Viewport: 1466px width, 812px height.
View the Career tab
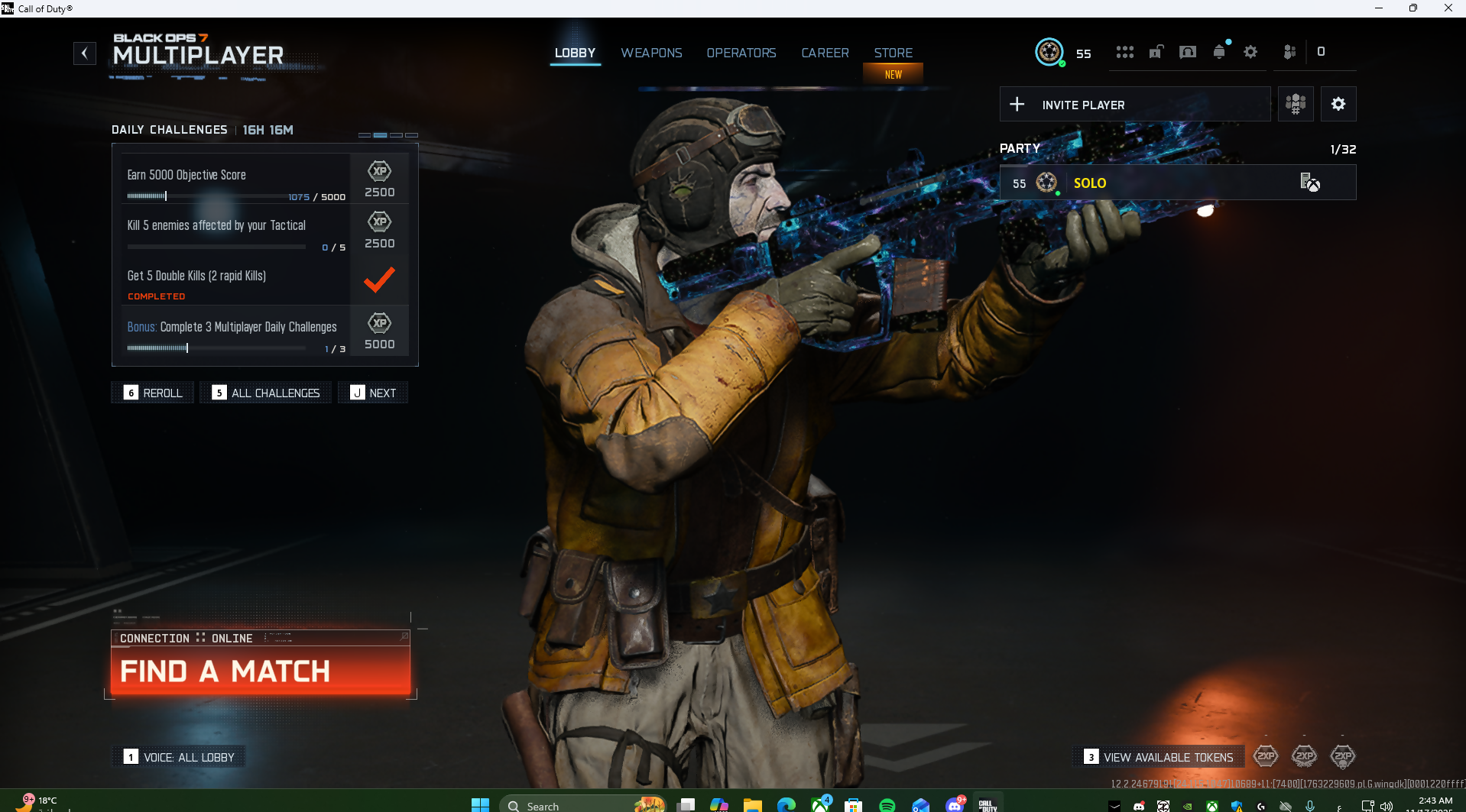point(825,53)
